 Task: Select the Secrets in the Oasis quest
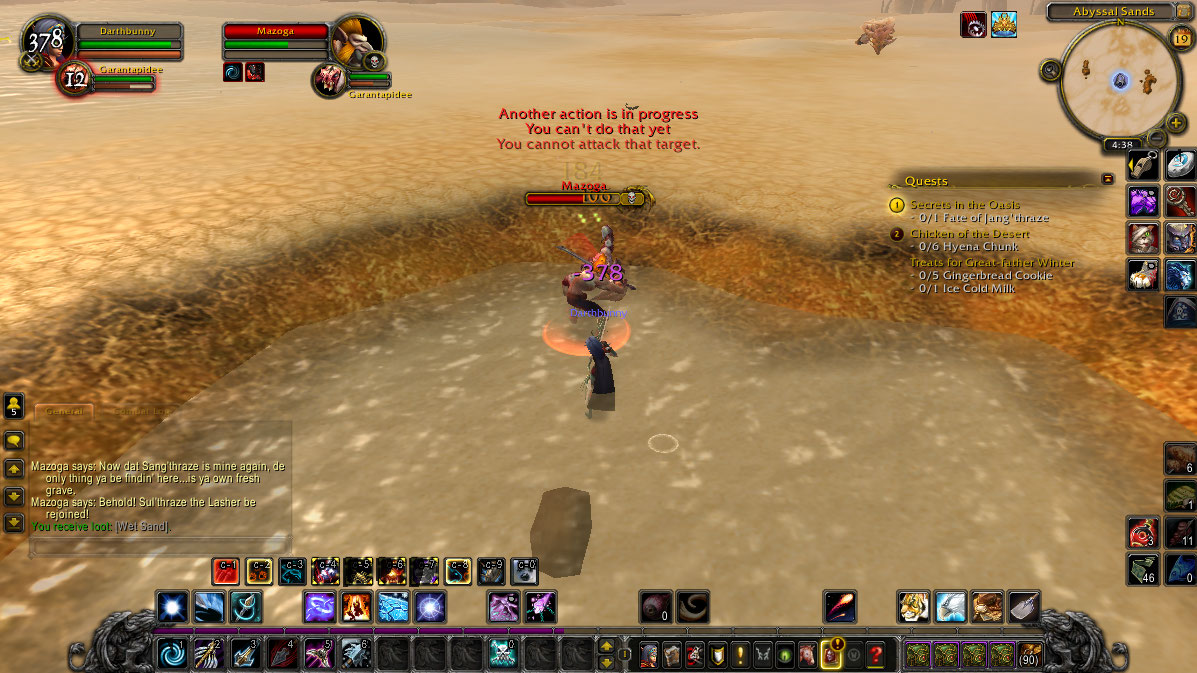964,205
